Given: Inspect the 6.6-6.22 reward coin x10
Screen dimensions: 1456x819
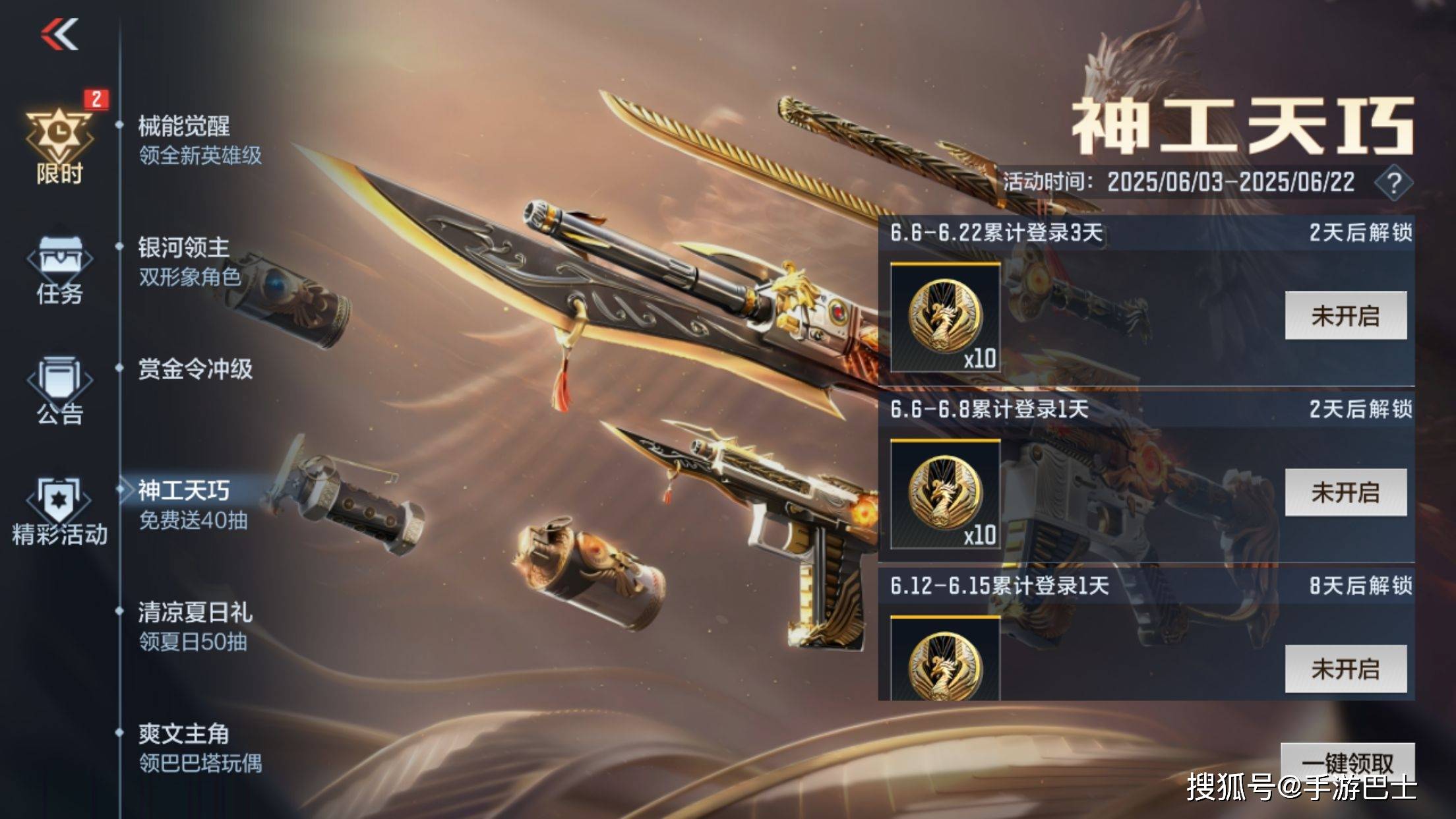Looking at the screenshot, I should (x=946, y=317).
